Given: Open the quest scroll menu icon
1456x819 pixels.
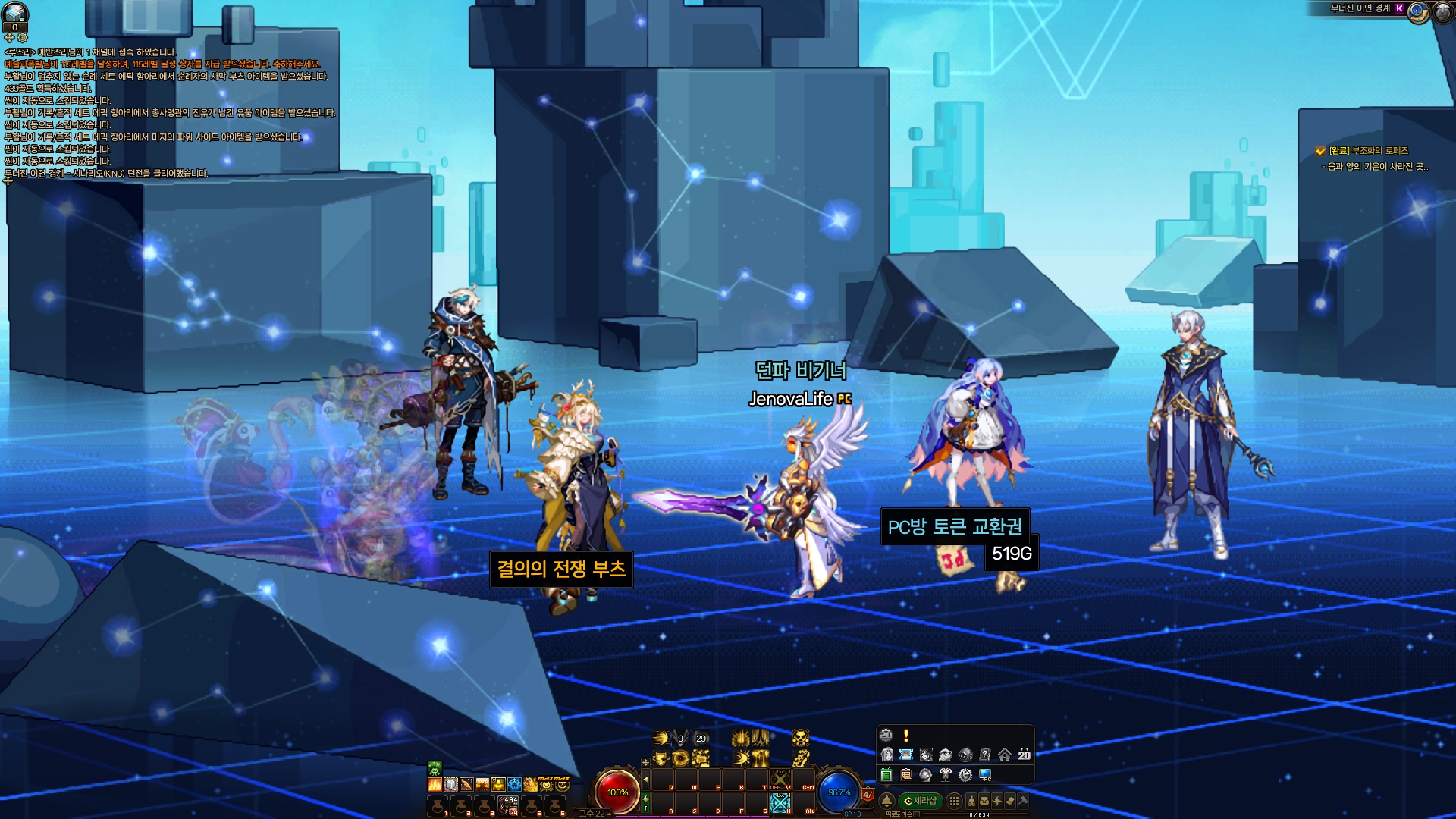Looking at the screenshot, I should click(1010, 801).
